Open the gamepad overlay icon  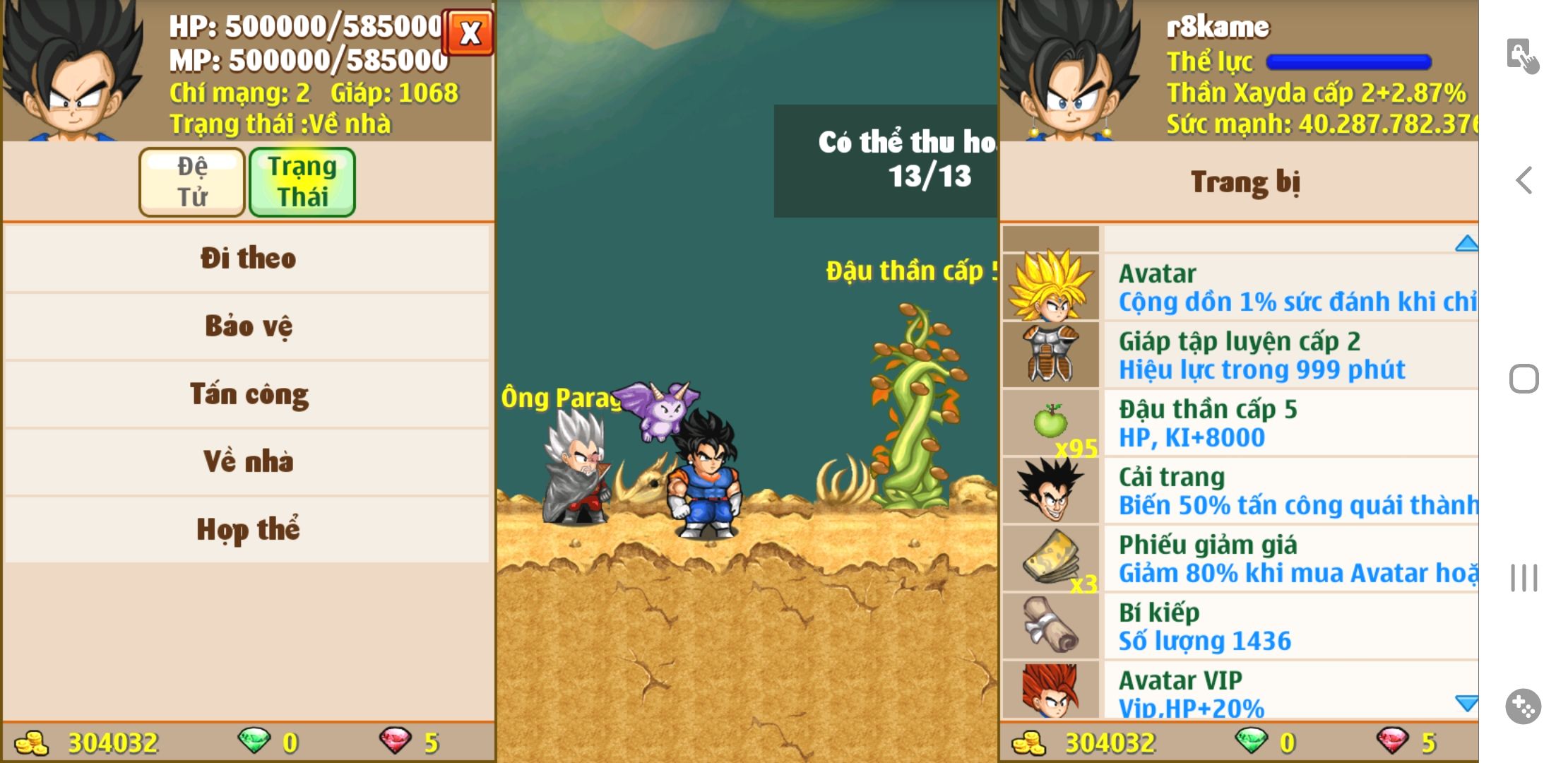(x=1523, y=706)
